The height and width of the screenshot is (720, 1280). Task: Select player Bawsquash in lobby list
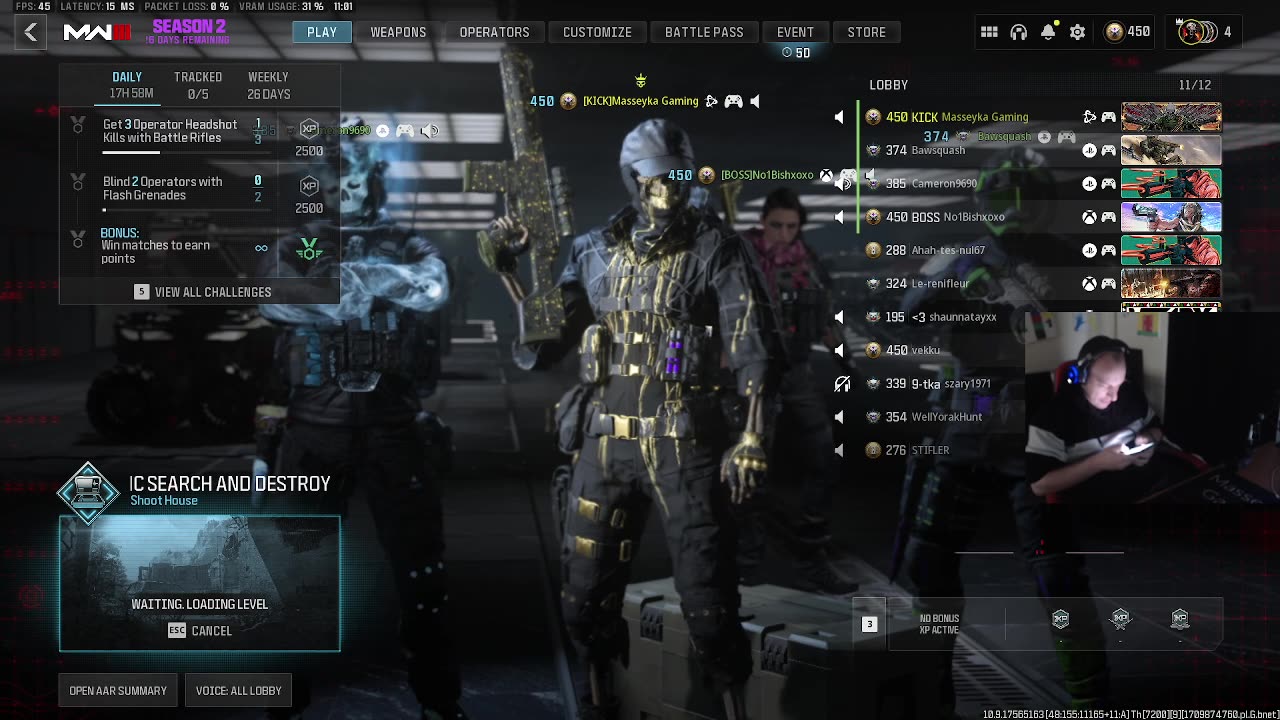coord(938,150)
